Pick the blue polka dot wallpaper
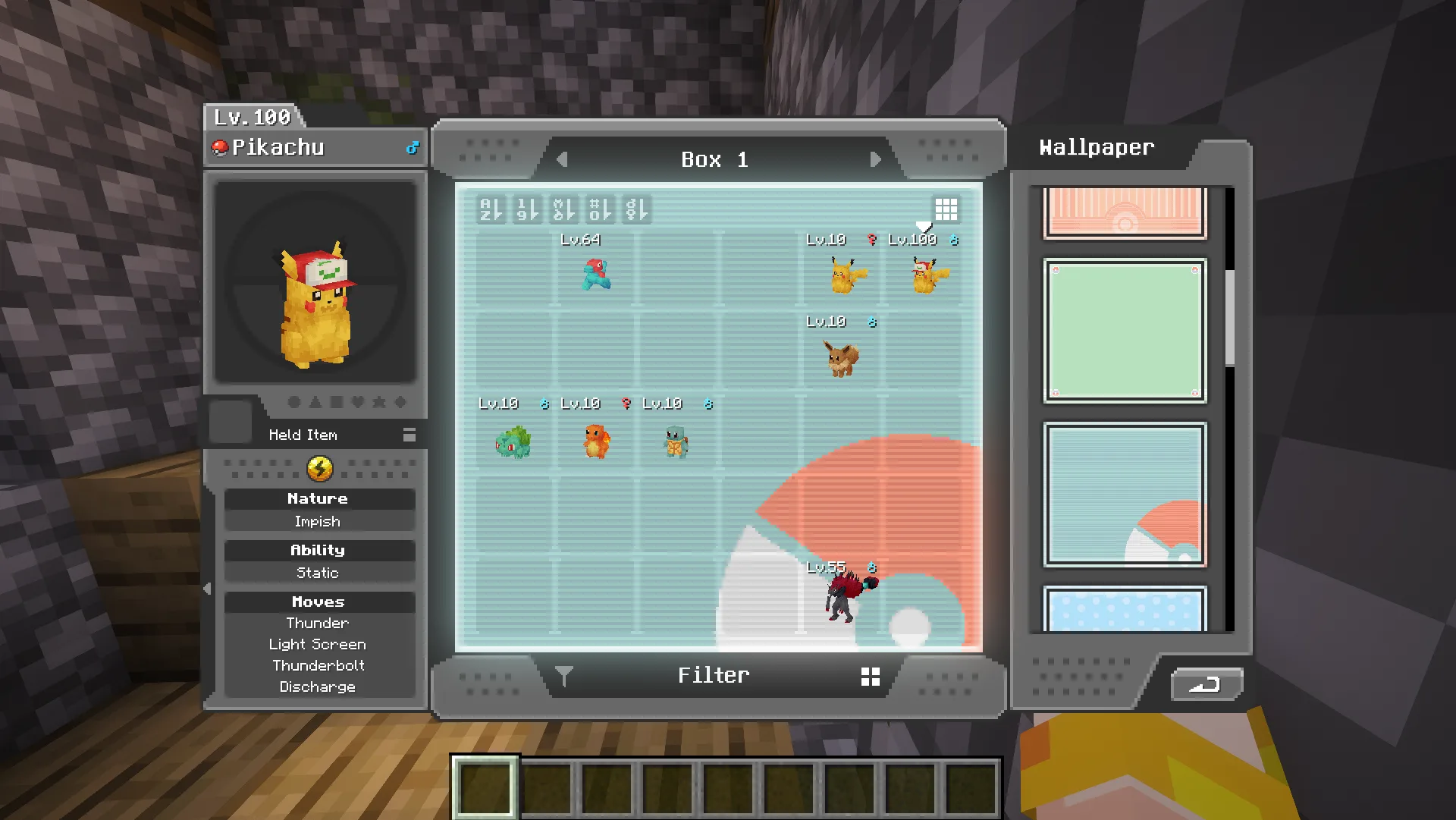1456x820 pixels. pos(1125,610)
